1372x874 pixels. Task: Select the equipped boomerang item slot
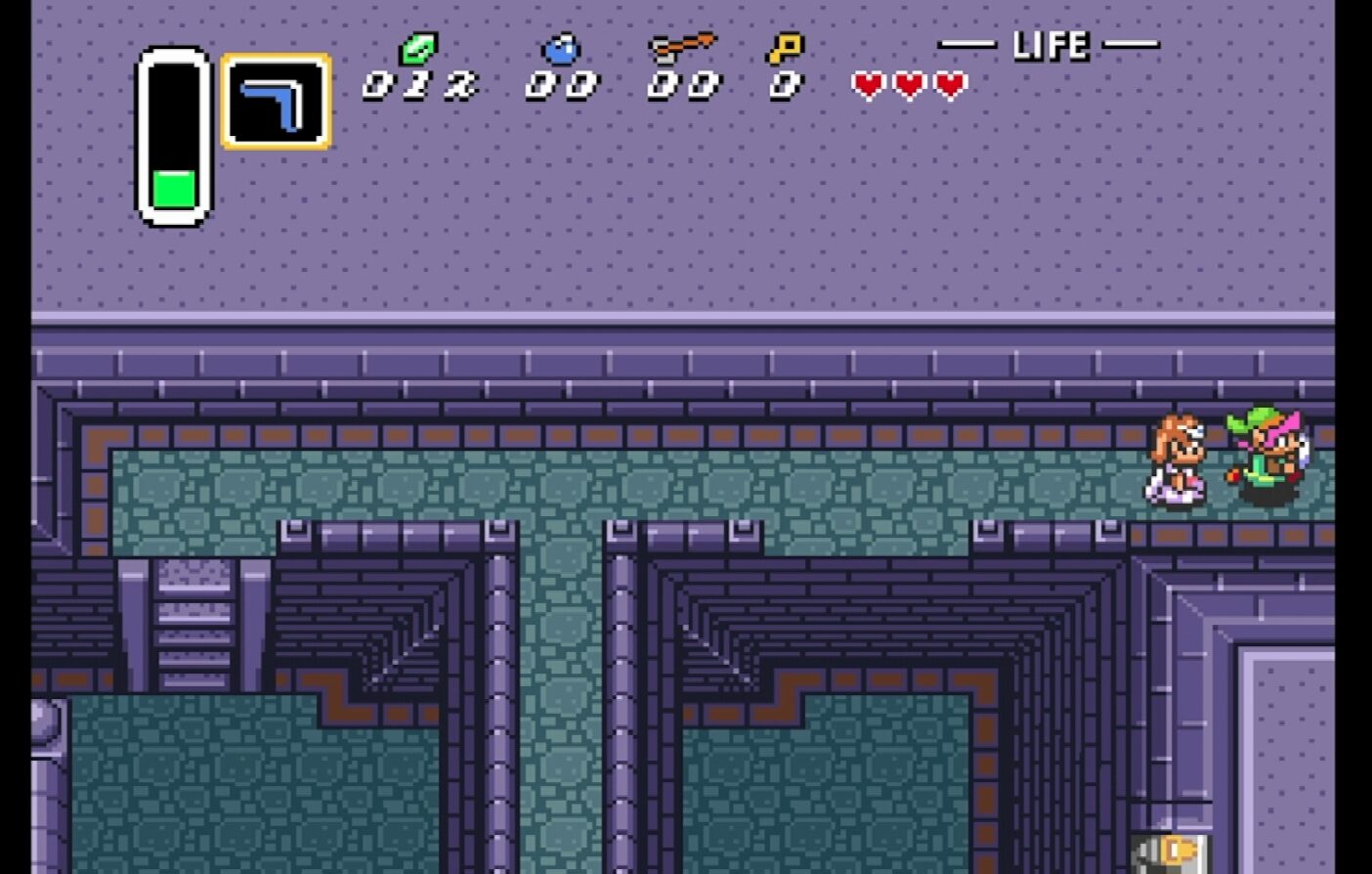coord(276,102)
